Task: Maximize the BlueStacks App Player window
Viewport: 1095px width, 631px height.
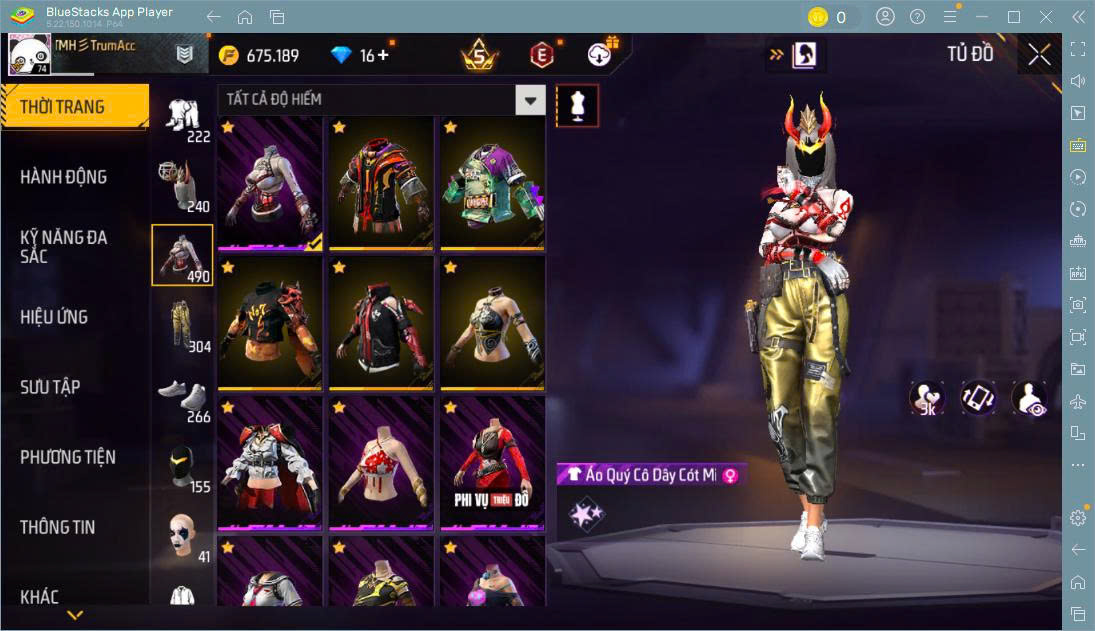Action: [x=1014, y=17]
